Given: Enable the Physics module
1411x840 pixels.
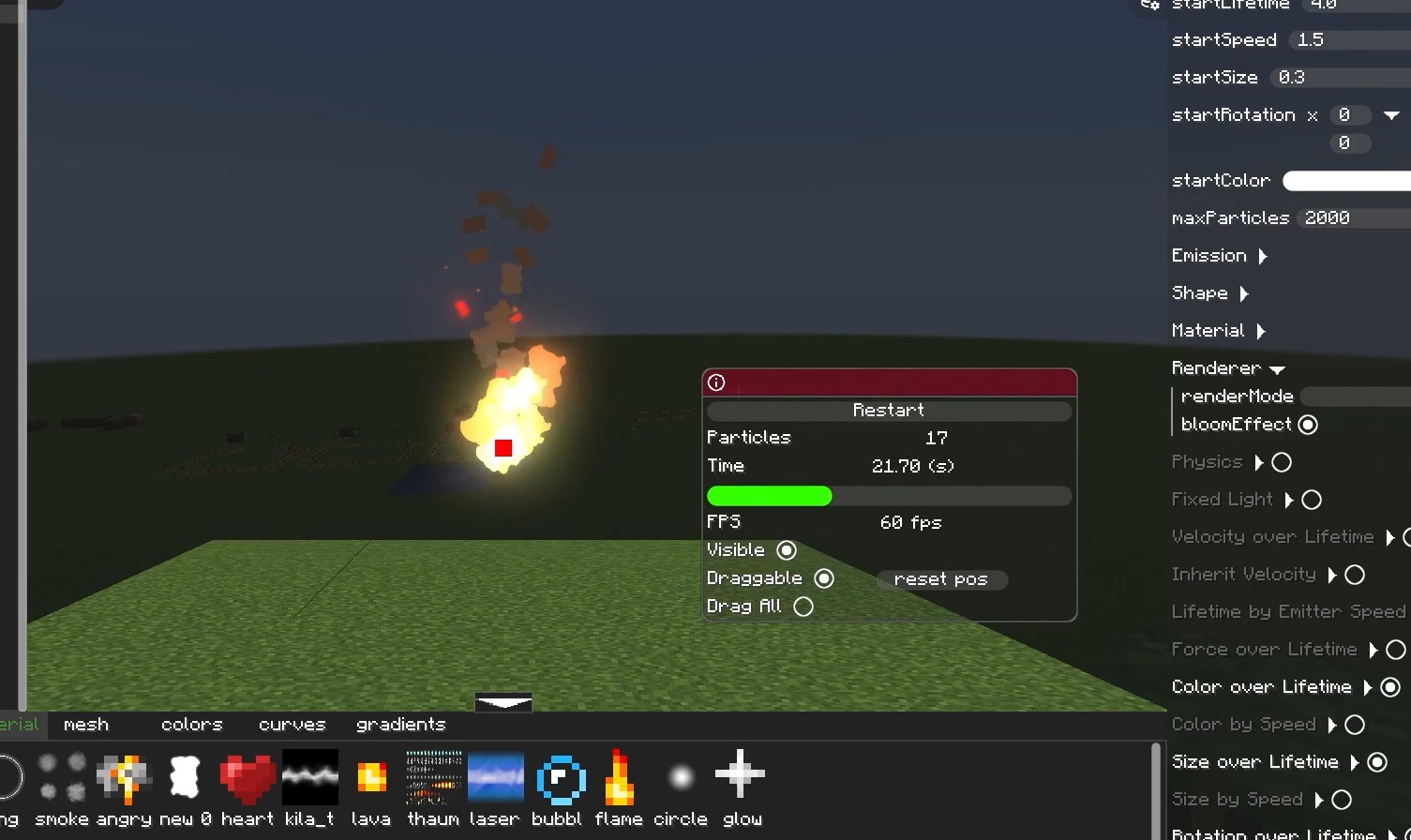Looking at the screenshot, I should tap(1282, 462).
